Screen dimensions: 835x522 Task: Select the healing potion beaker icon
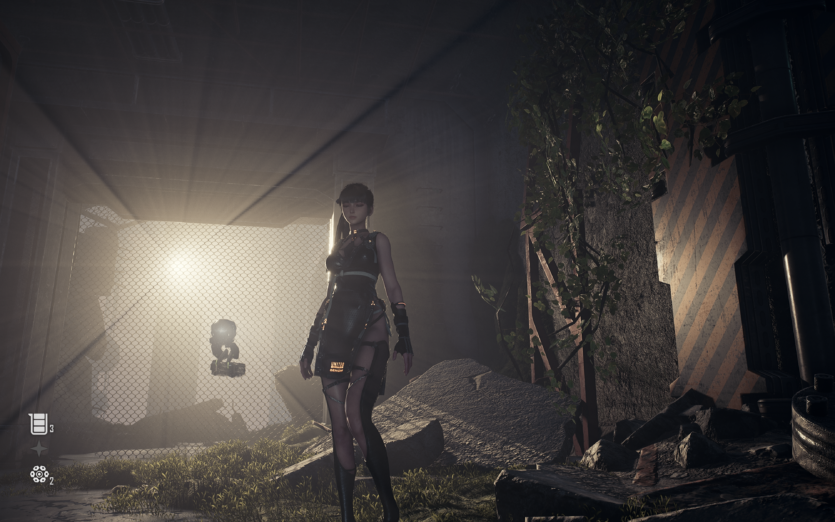click(38, 424)
